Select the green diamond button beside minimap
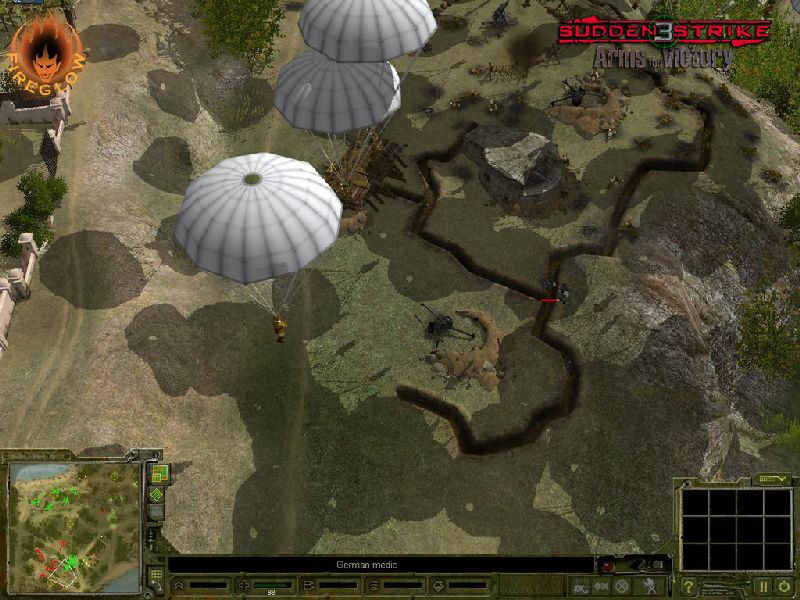This screenshot has height=600, width=800. 157,495
